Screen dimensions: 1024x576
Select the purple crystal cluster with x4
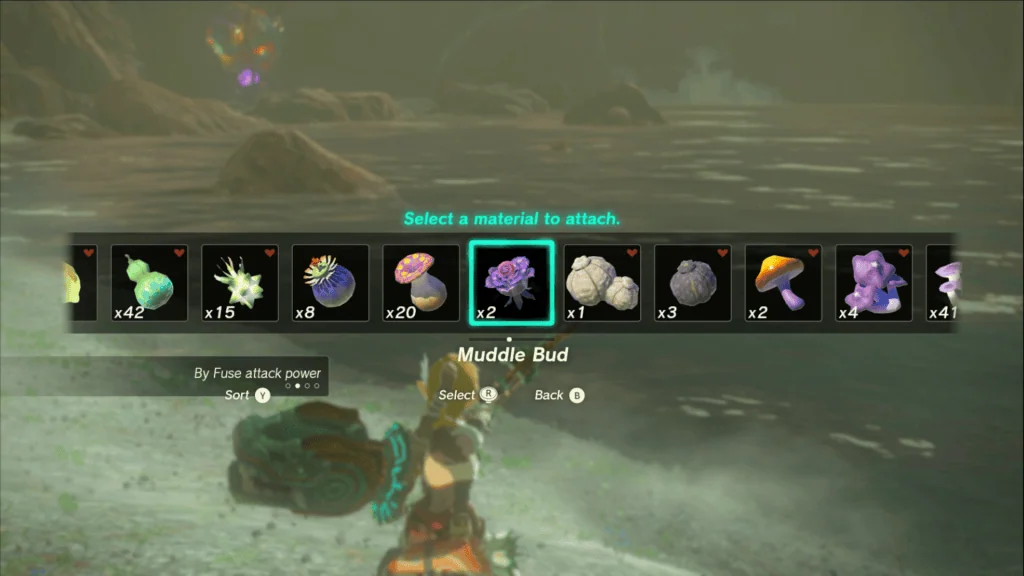tap(873, 283)
